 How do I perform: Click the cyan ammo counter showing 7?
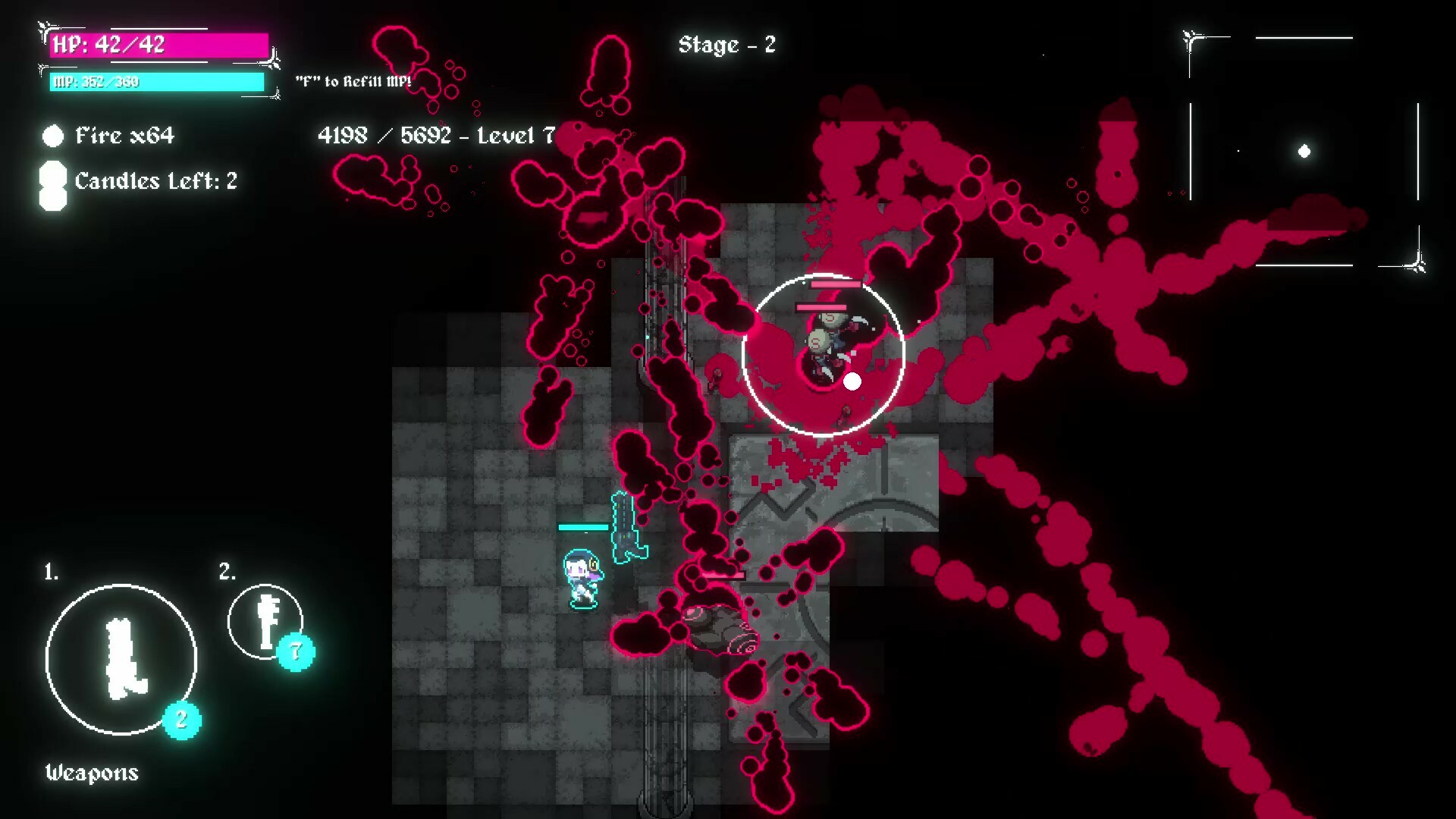296,650
